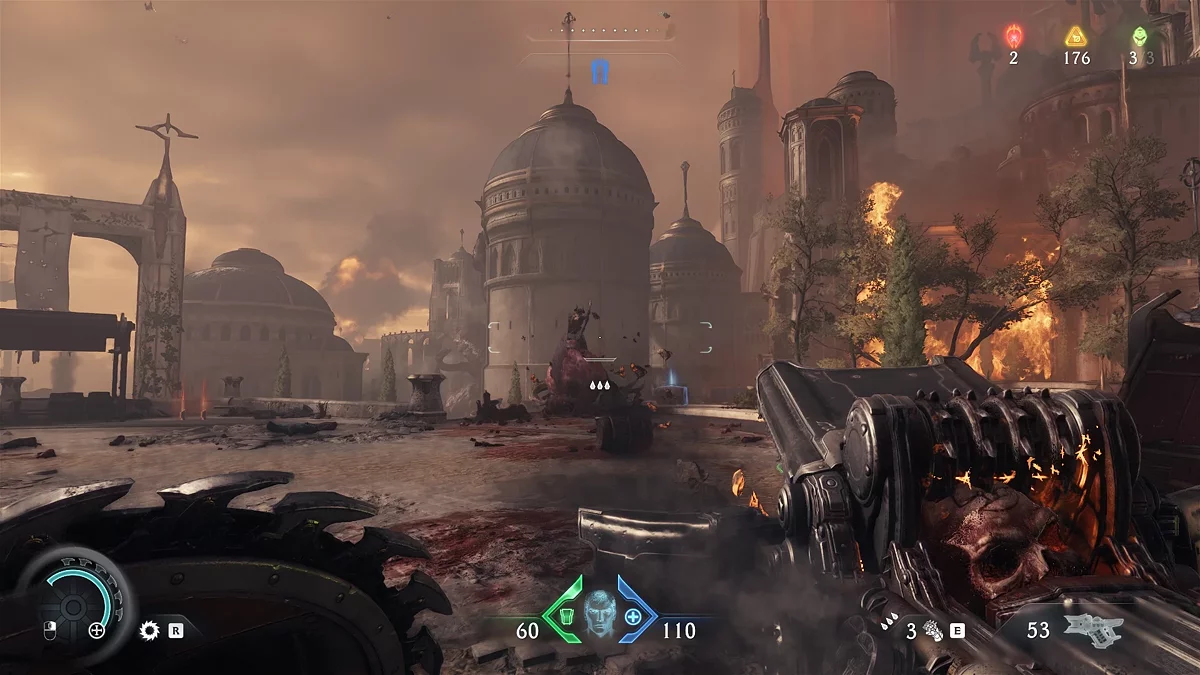Image resolution: width=1200 pixels, height=675 pixels.
Task: Select the equipped weapon icon
Action: coord(1093,628)
